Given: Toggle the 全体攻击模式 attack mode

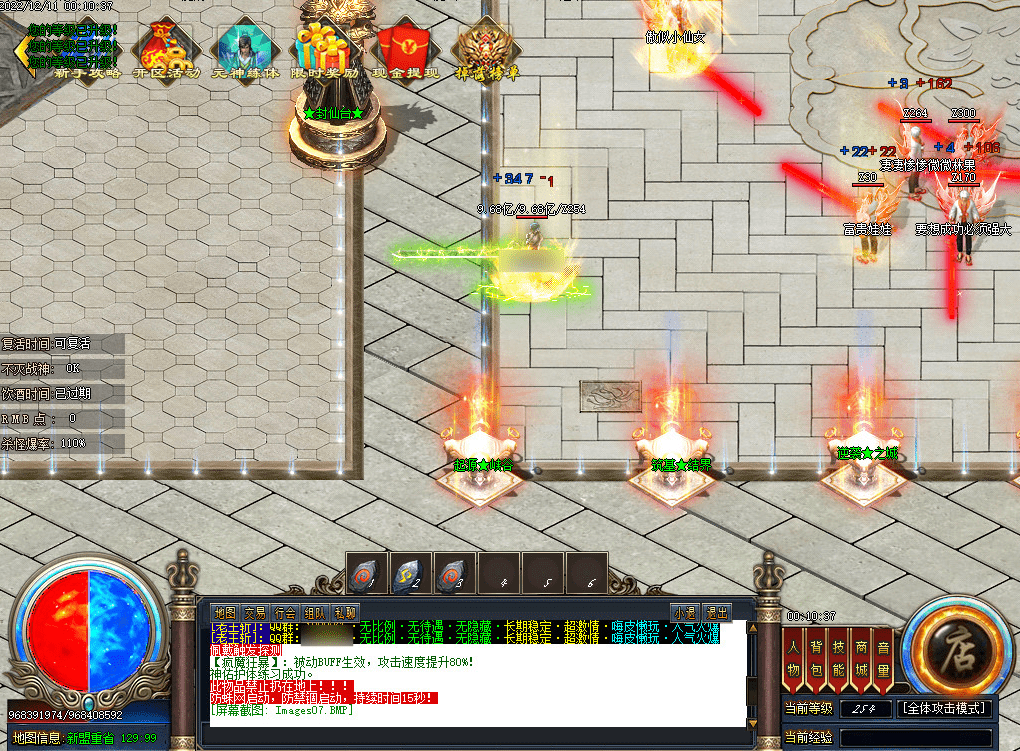Looking at the screenshot, I should click(x=945, y=708).
